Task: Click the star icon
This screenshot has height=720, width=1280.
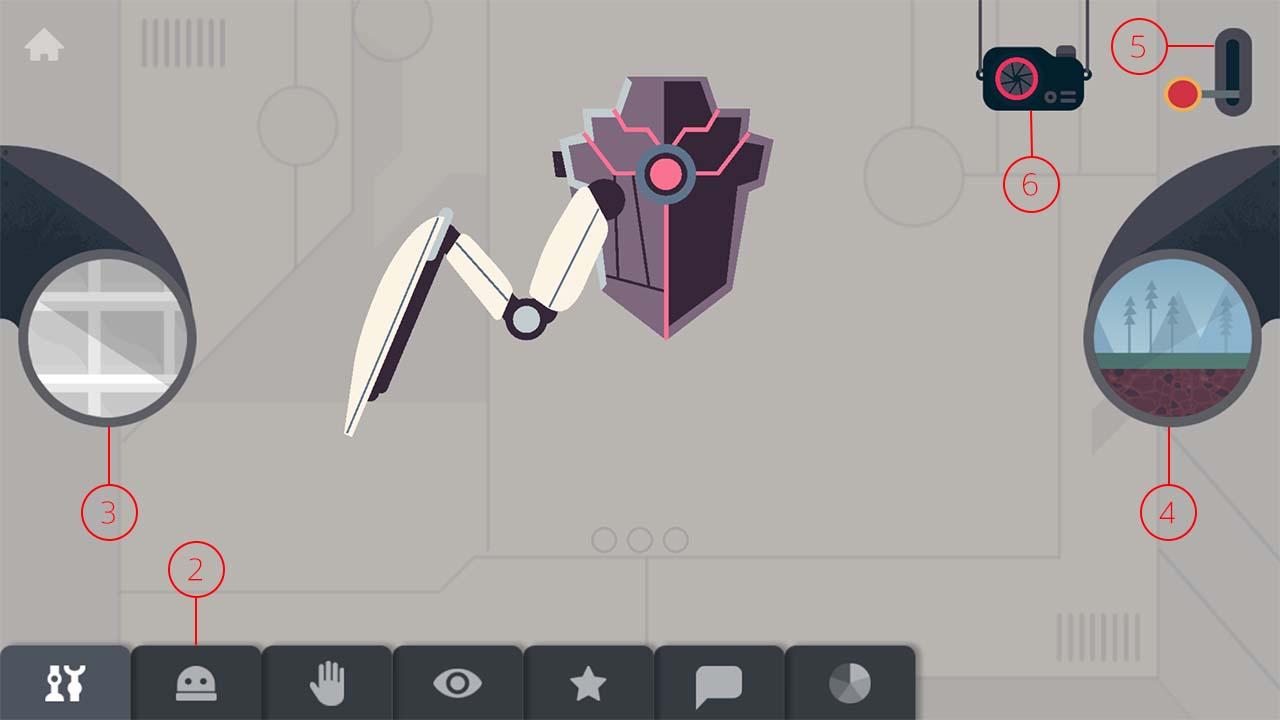Action: coord(589,684)
